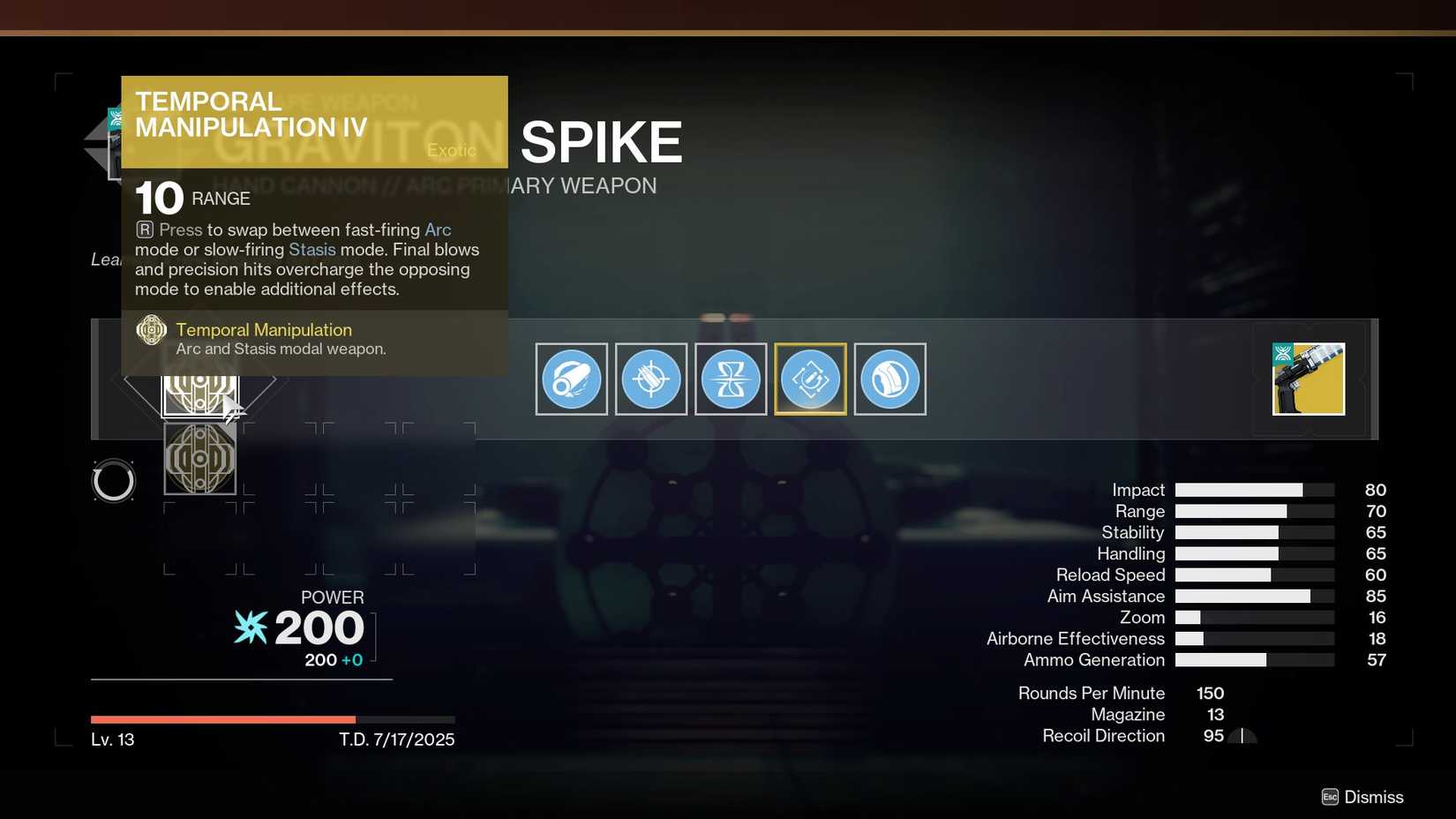Click the Recoil Direction indicator
Image resolution: width=1456 pixels, height=819 pixels.
pyautogui.click(x=1242, y=735)
